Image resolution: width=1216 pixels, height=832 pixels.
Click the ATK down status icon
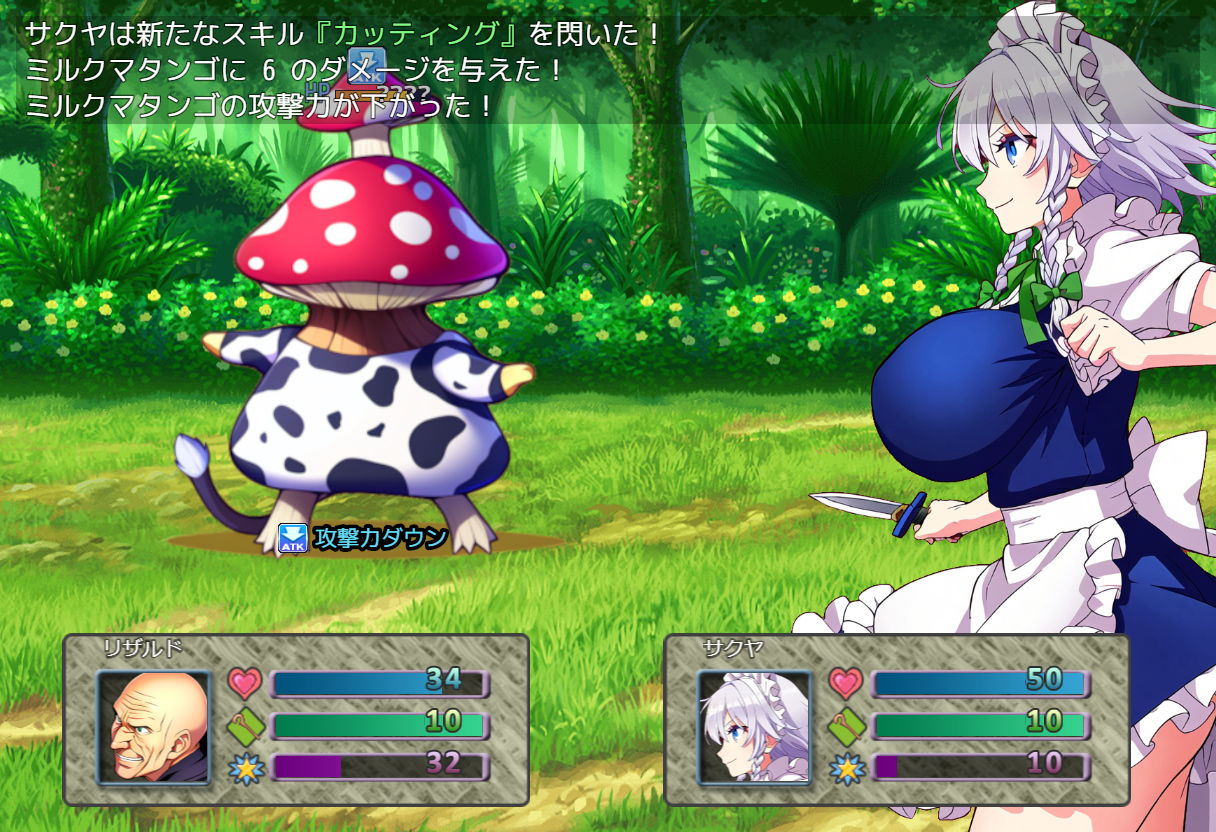(x=292, y=539)
